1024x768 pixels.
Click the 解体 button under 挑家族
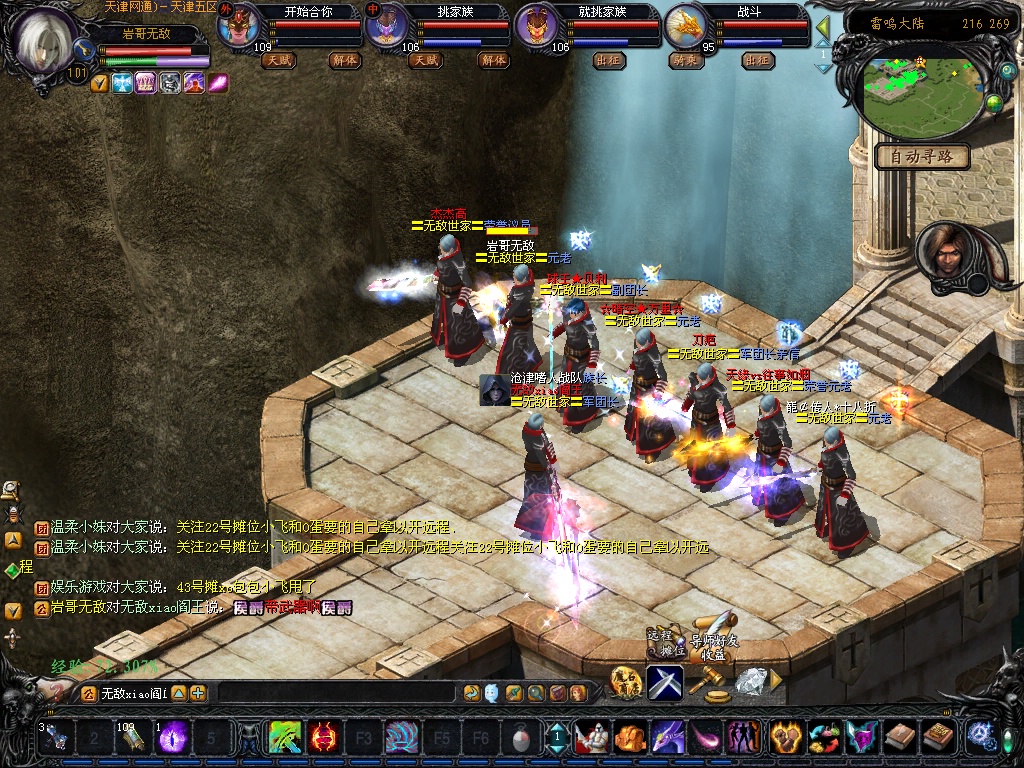click(x=493, y=60)
